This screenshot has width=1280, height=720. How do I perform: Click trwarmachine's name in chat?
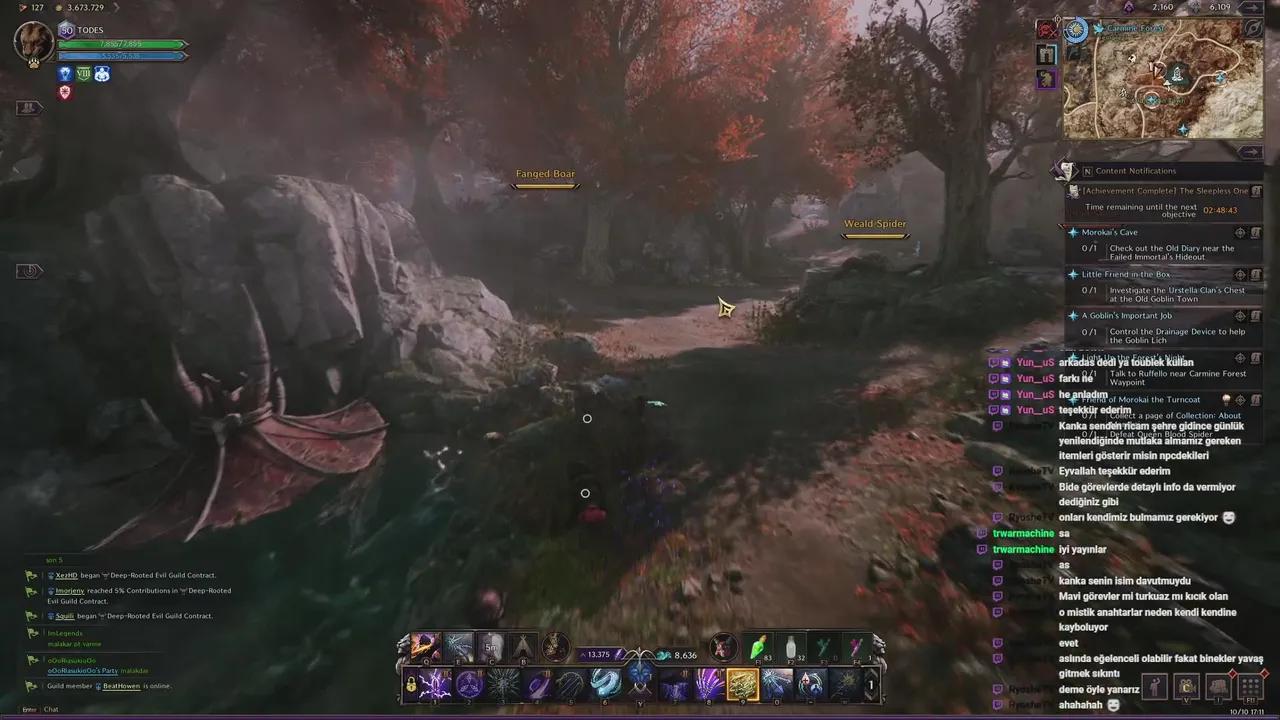[x=1023, y=533]
